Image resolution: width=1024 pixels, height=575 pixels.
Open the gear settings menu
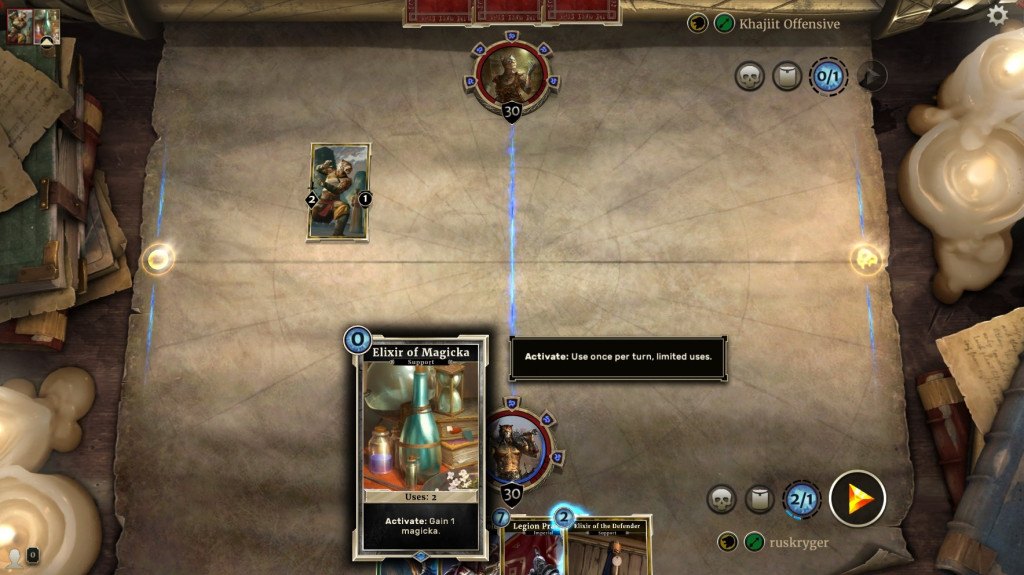[x=997, y=15]
